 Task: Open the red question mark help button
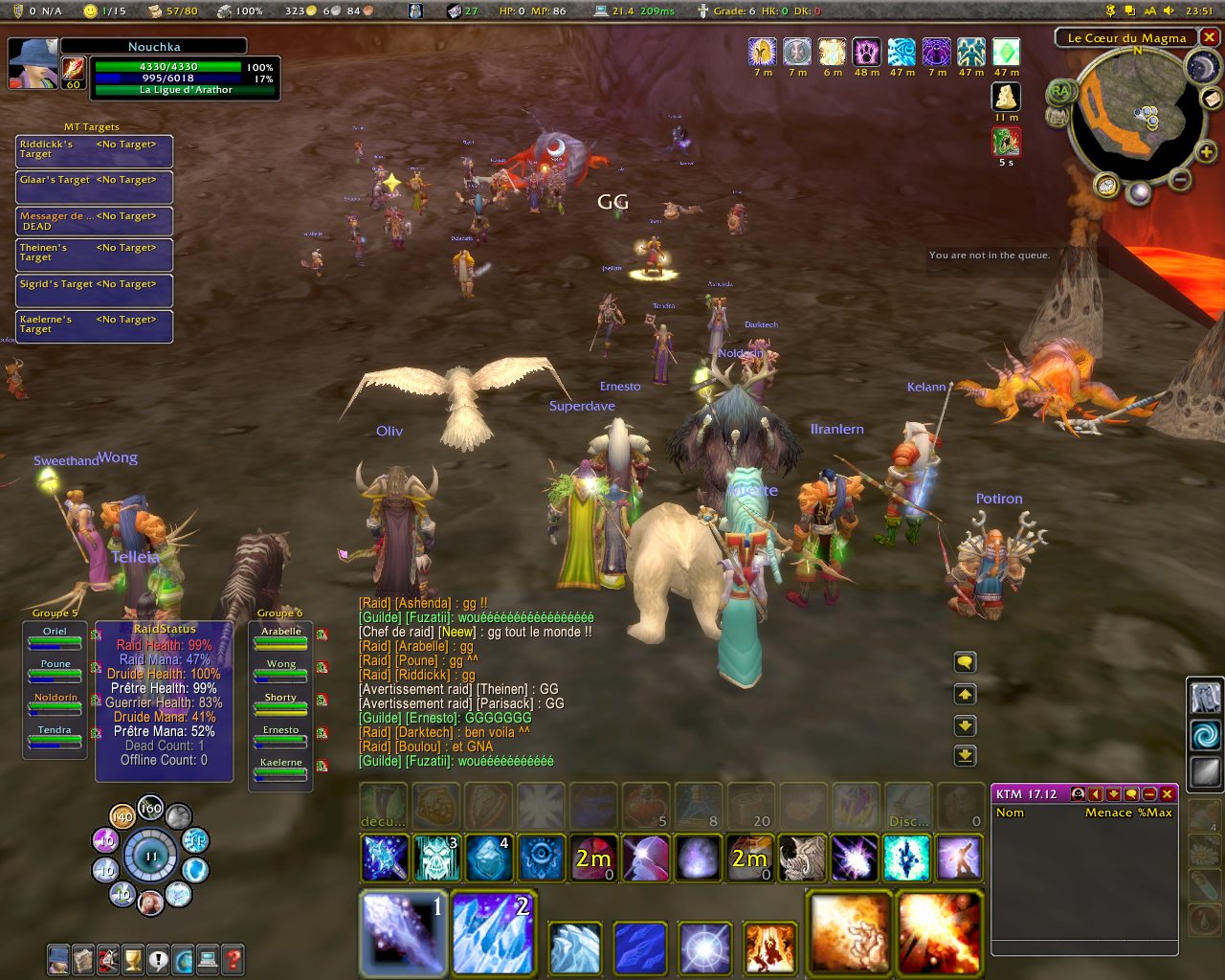[x=233, y=959]
